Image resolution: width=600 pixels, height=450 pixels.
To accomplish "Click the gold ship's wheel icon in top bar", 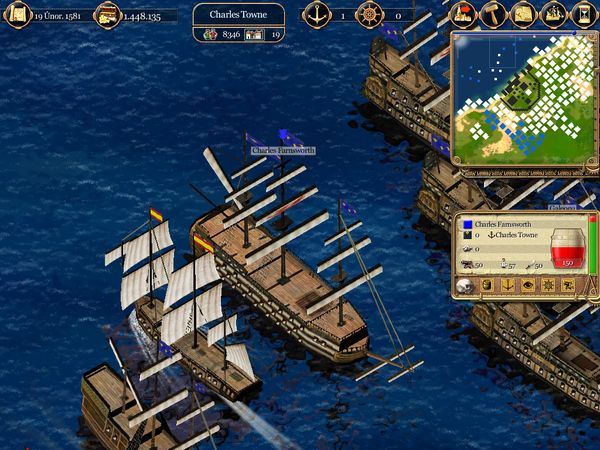I will click(x=369, y=15).
